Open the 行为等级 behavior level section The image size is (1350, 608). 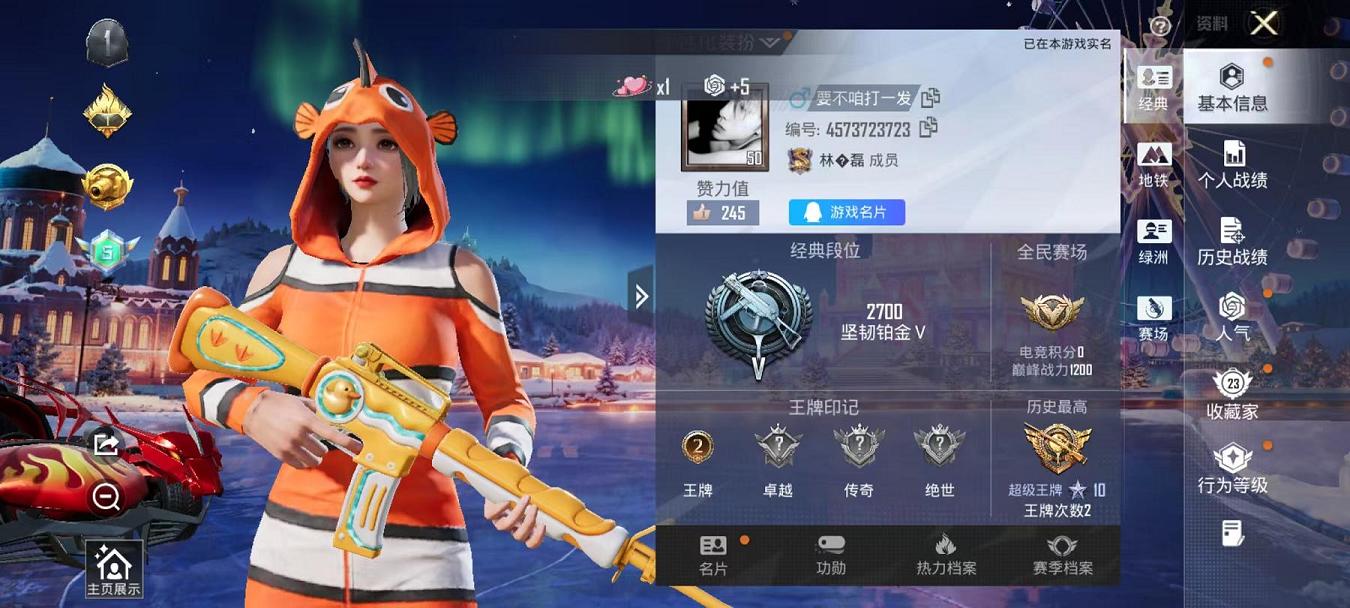(1232, 470)
